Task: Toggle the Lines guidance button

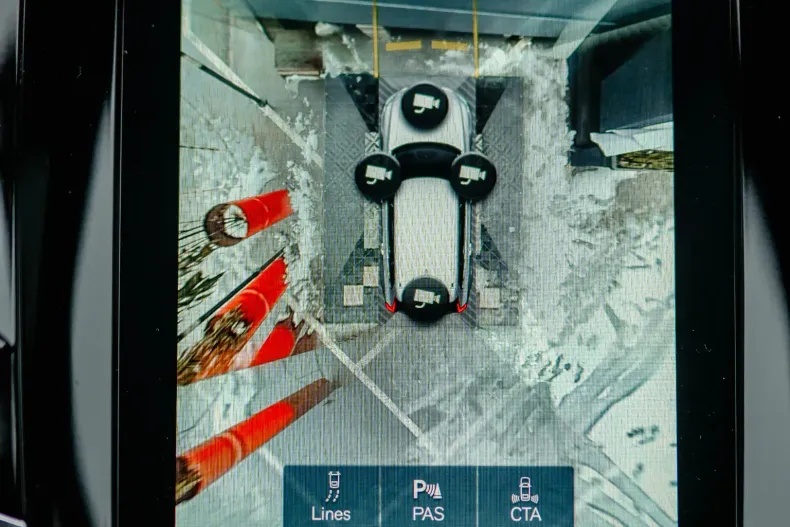Action: (x=331, y=497)
